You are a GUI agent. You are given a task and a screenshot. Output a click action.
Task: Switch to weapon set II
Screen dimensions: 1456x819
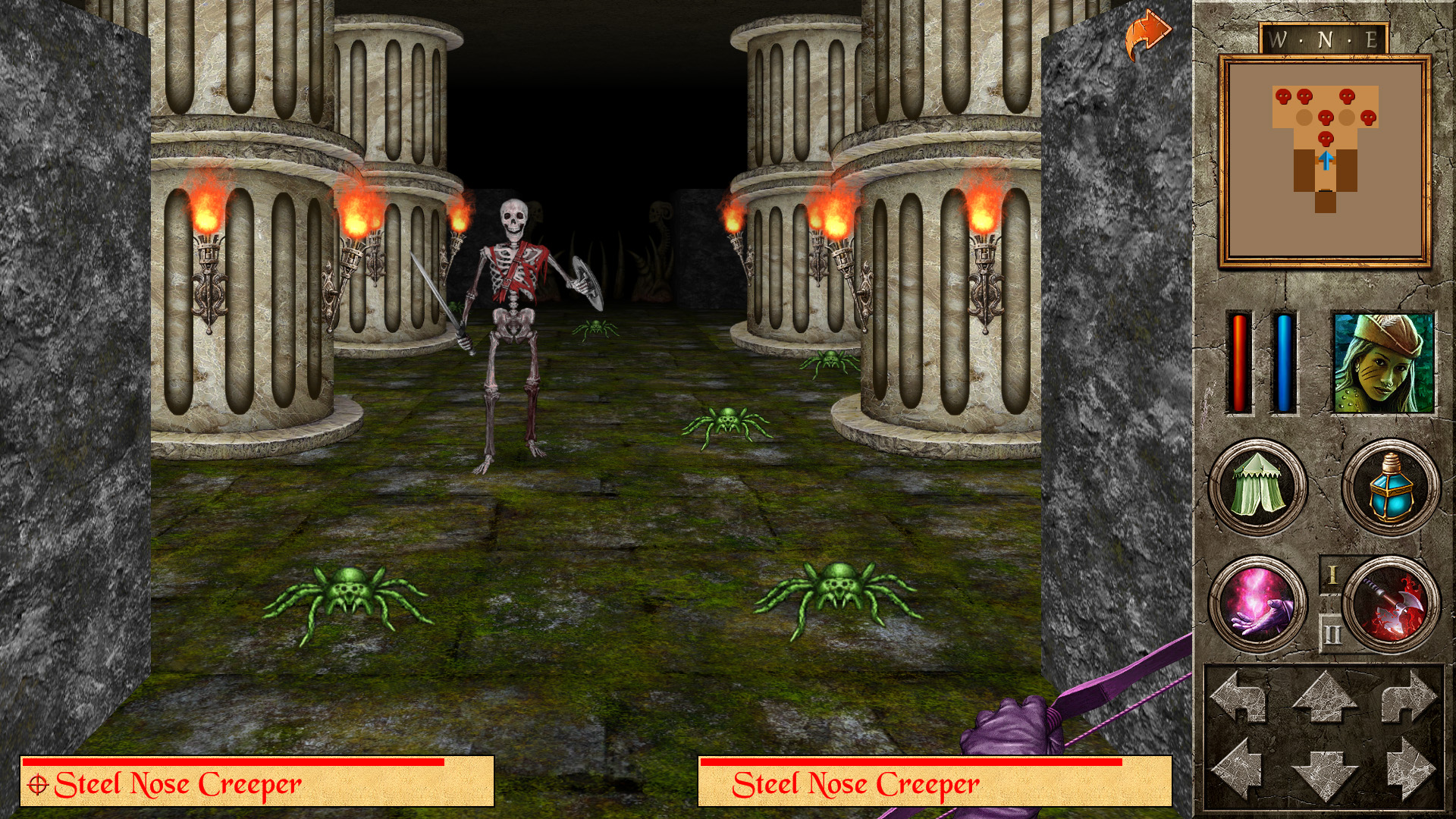[x=1332, y=634]
